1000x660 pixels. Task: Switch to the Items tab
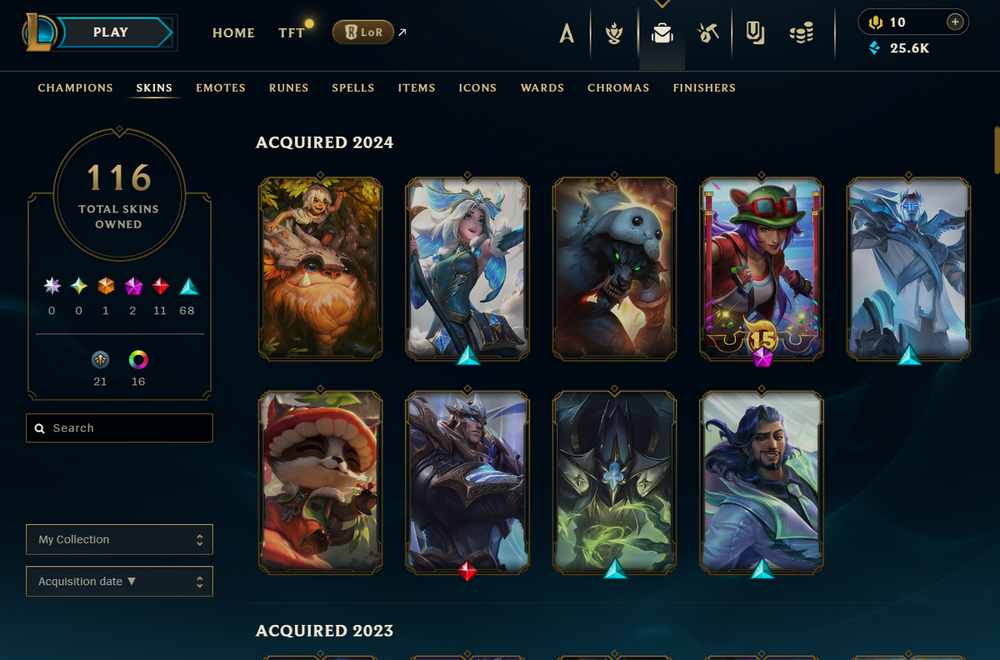(416, 88)
